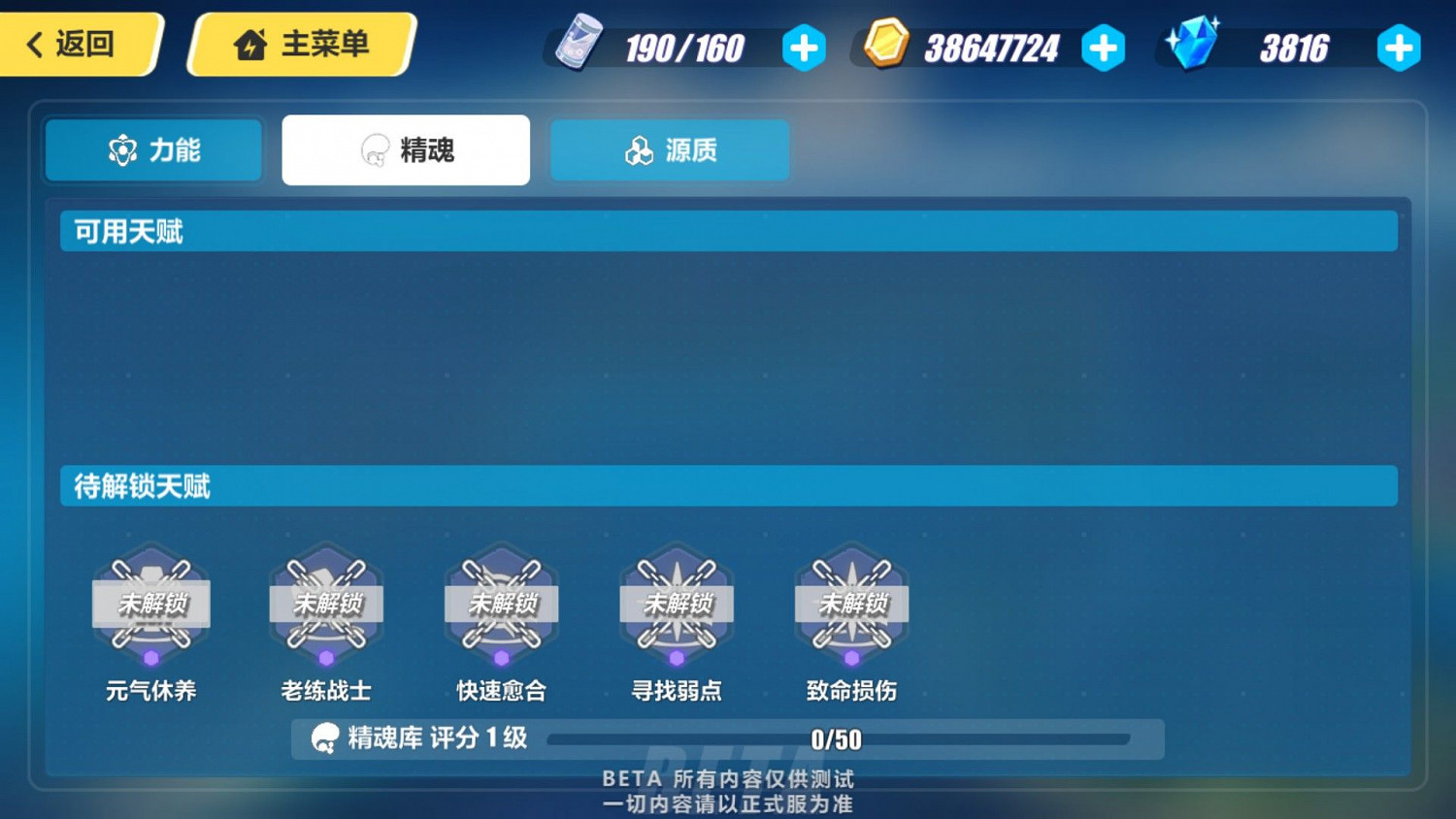Viewport: 1456px width, 819px height.
Task: Select the 精魂 tab
Action: pyautogui.click(x=405, y=149)
